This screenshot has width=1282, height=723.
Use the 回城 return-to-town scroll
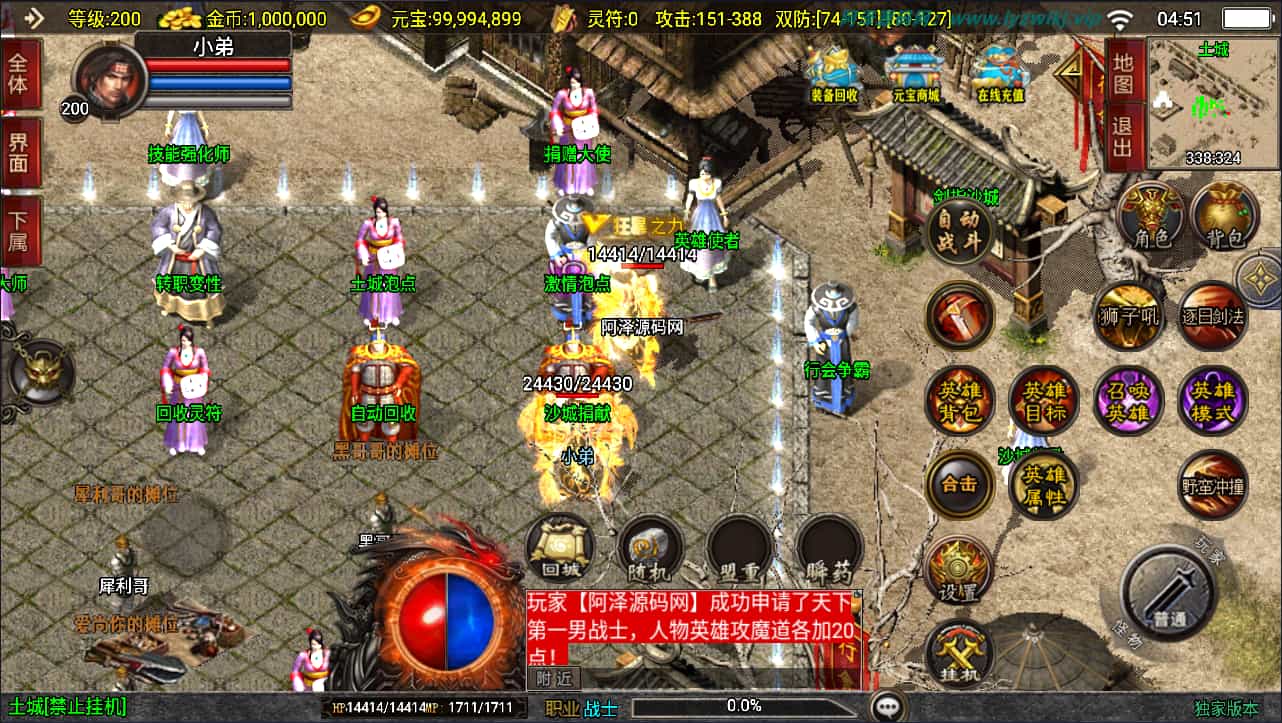tap(560, 548)
